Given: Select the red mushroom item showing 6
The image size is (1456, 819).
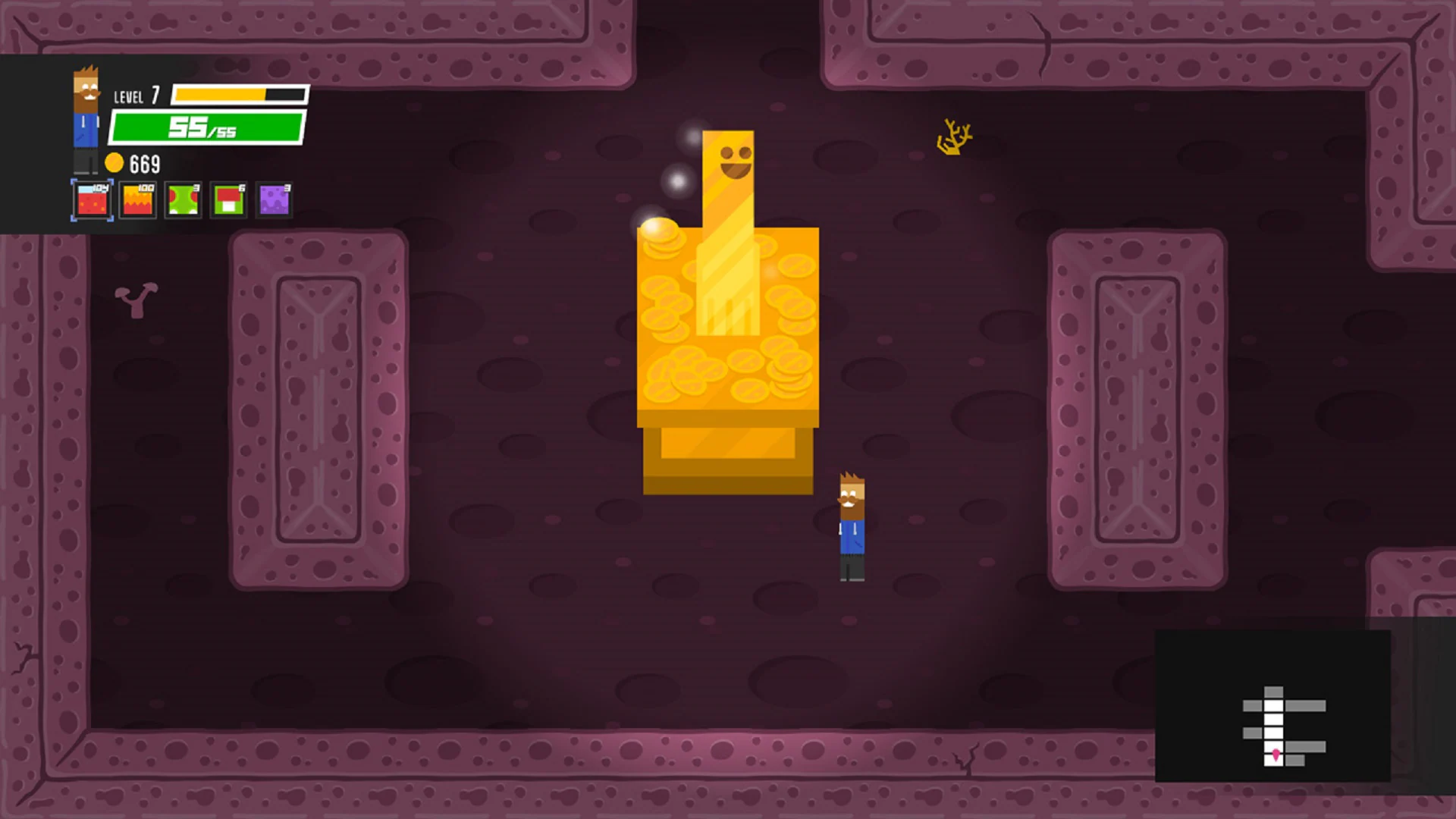Looking at the screenshot, I should (x=227, y=200).
